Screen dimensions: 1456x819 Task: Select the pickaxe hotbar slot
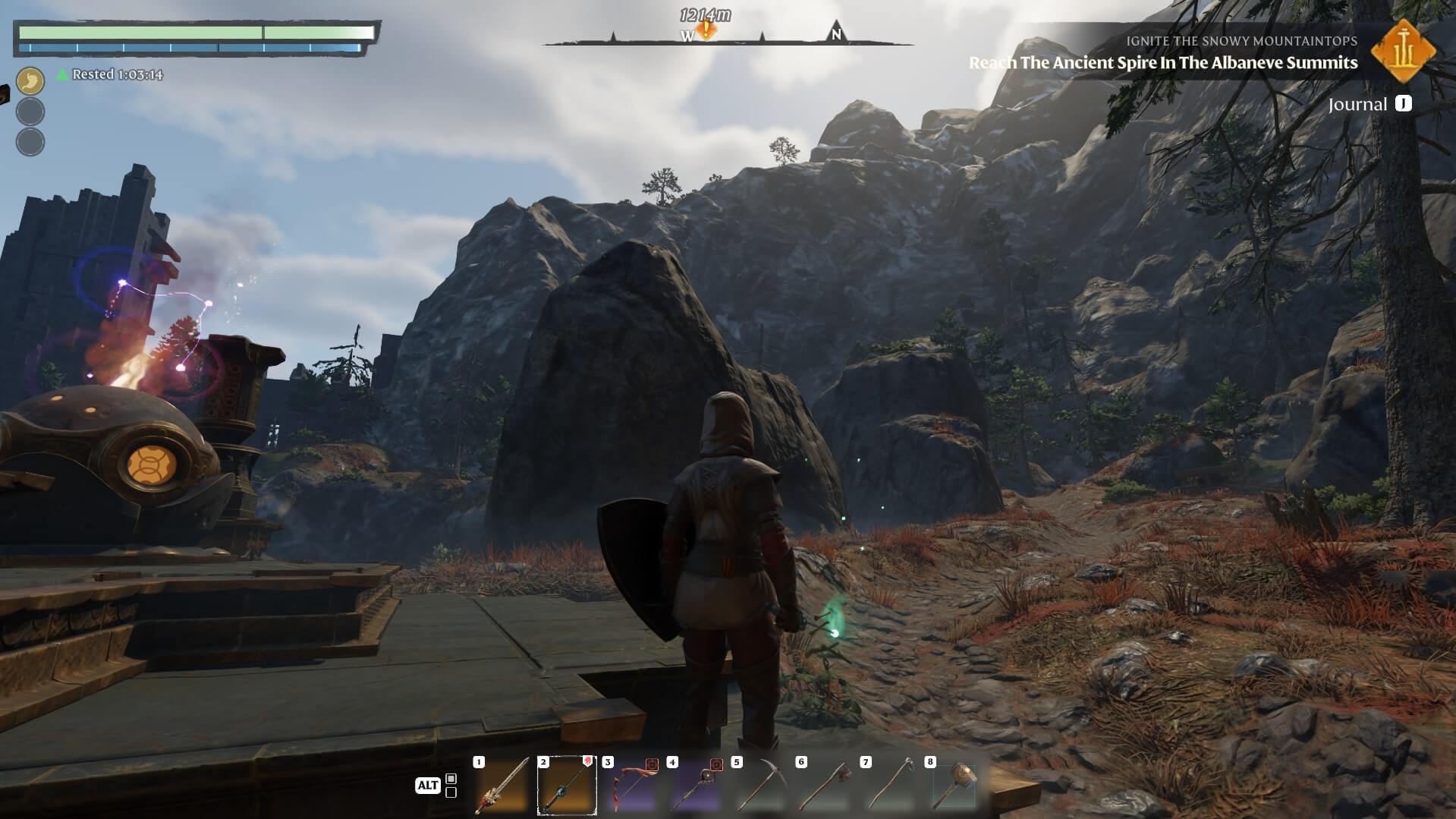coord(760,786)
